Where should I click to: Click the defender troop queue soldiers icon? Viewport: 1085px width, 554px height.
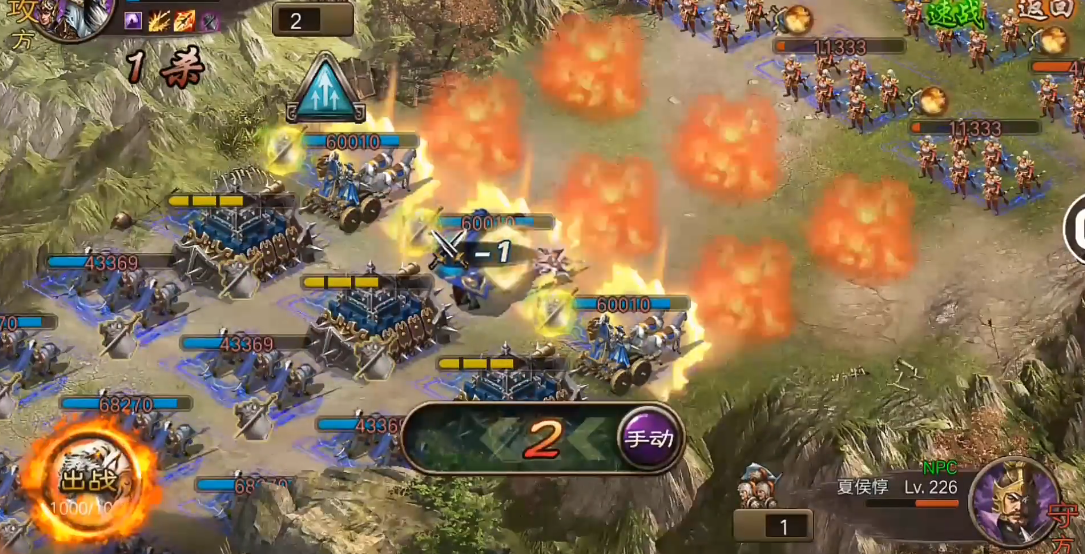tap(758, 487)
